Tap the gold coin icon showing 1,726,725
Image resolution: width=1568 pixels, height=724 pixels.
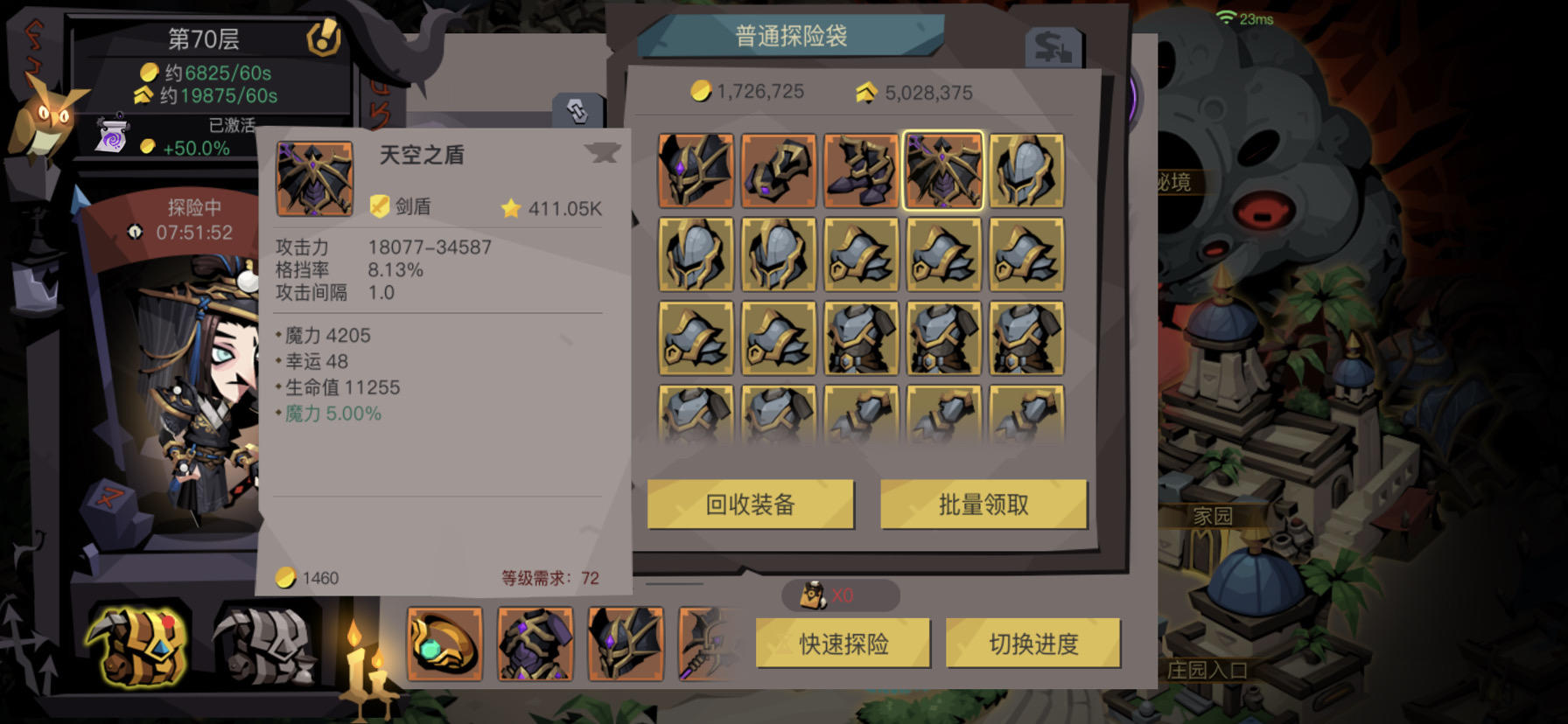[x=700, y=92]
